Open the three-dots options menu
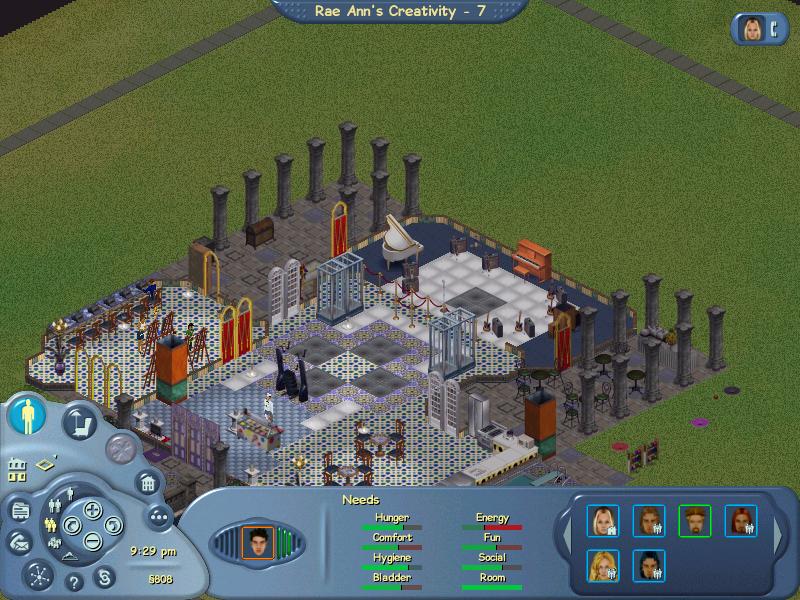800x600 pixels. (158, 516)
